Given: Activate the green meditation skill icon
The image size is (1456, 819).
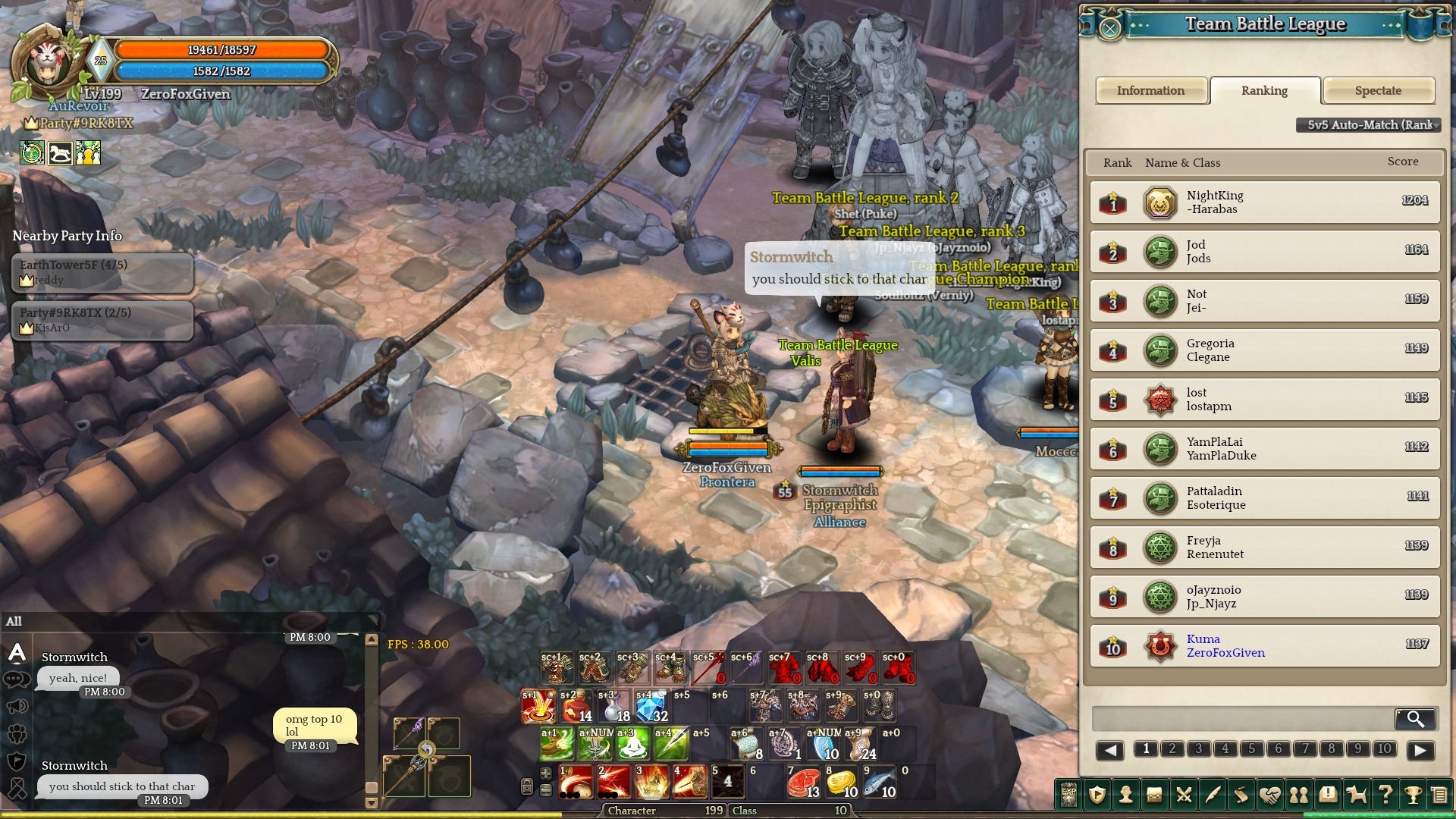Looking at the screenshot, I should click(632, 744).
